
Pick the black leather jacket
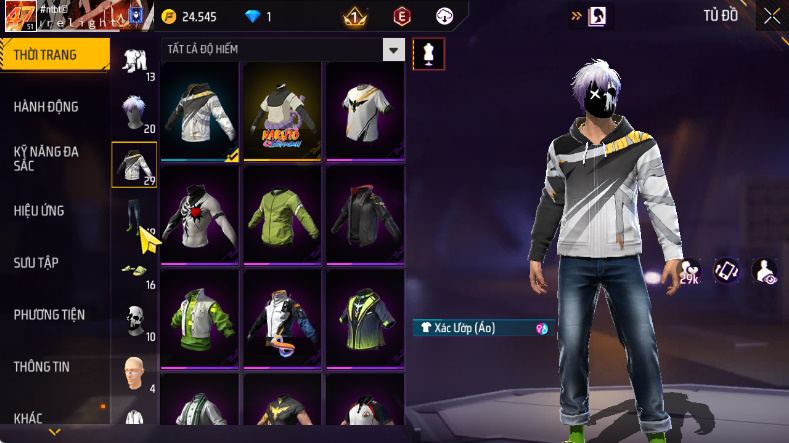pyautogui.click(x=364, y=215)
